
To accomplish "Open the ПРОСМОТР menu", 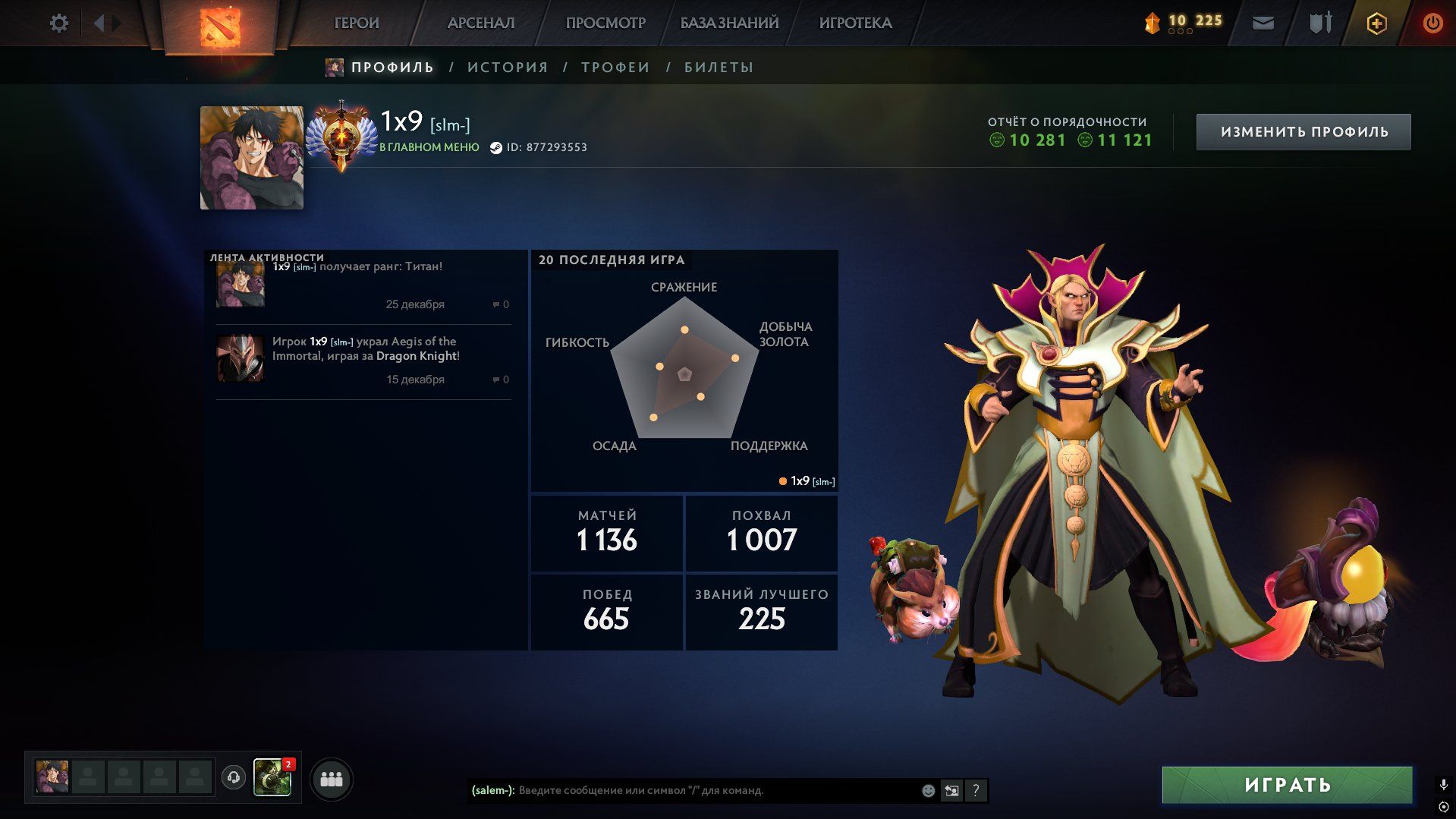I will tap(605, 24).
